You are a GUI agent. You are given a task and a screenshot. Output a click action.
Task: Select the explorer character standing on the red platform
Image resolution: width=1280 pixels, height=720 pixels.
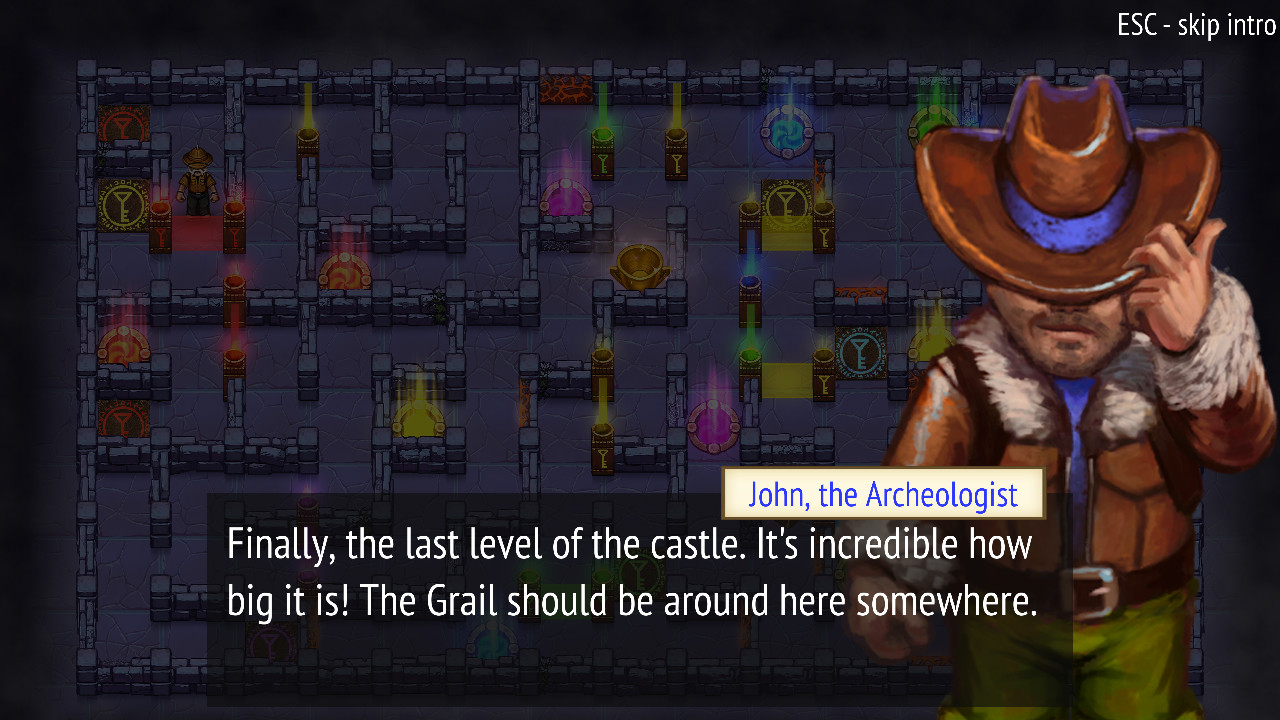click(196, 185)
